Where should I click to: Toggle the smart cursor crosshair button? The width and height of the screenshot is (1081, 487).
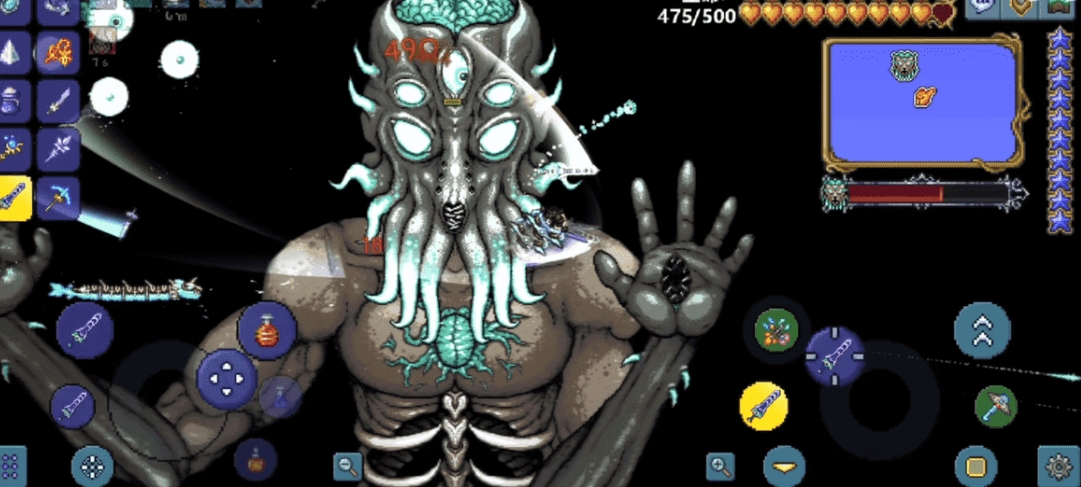(93, 465)
